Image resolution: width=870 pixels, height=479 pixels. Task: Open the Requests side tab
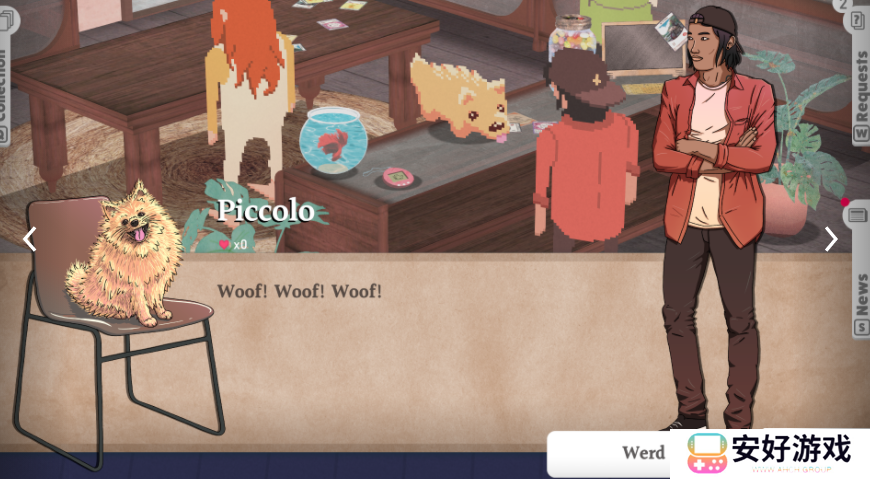tap(859, 85)
